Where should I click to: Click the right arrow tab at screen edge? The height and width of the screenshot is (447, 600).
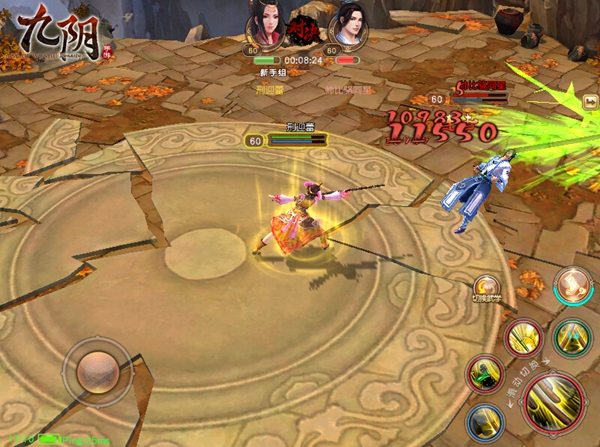591,101
